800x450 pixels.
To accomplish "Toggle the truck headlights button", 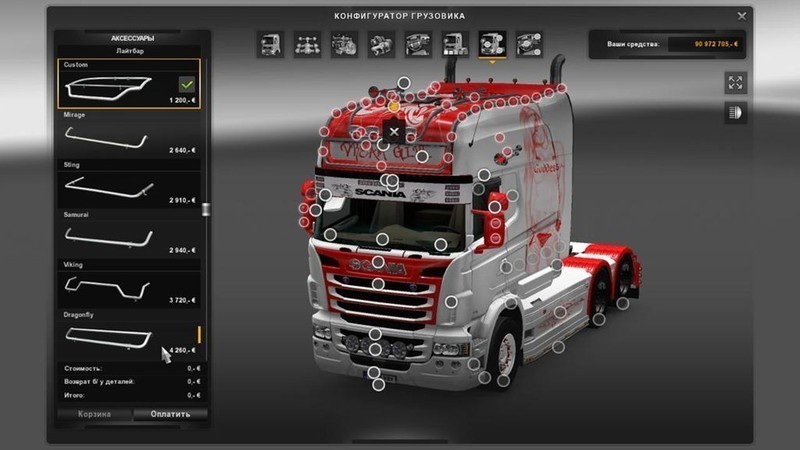I will 736,113.
